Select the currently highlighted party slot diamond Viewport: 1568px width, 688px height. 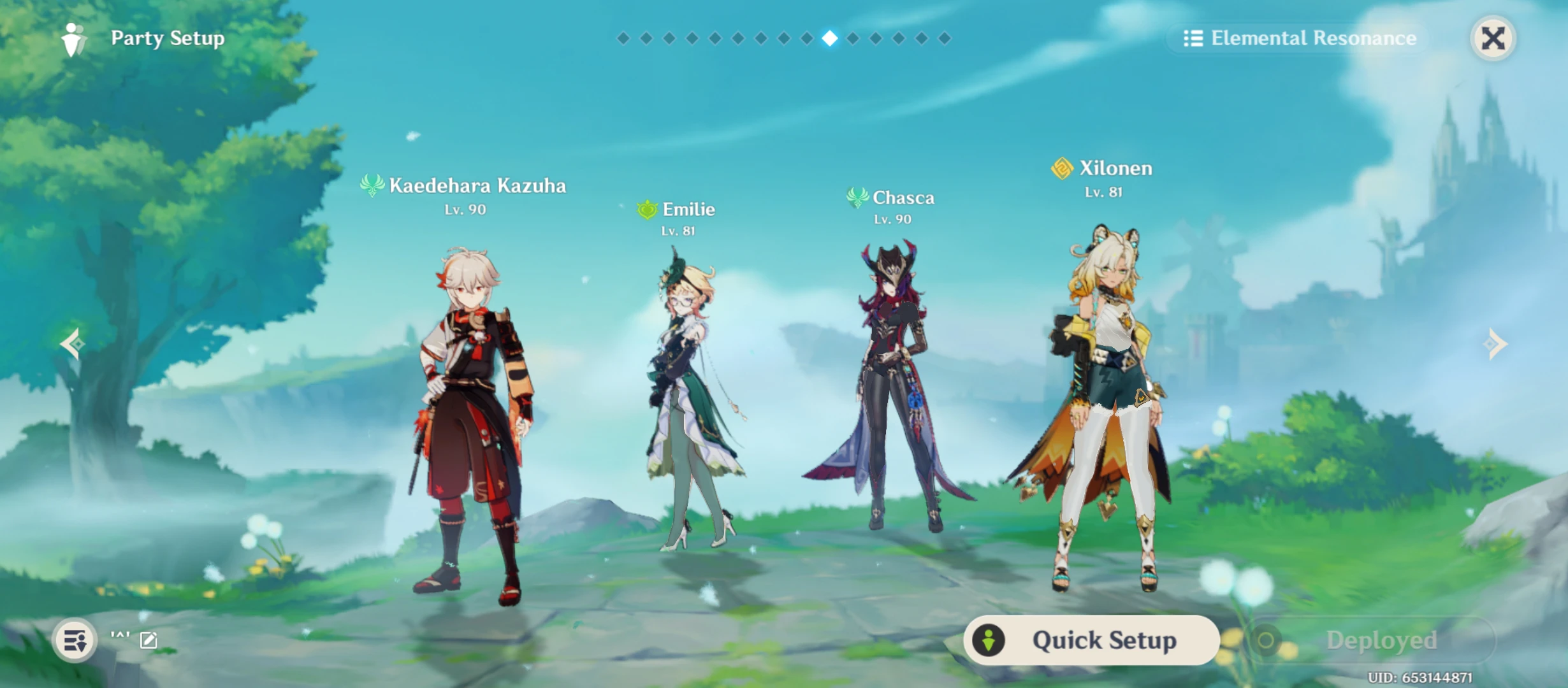(829, 38)
